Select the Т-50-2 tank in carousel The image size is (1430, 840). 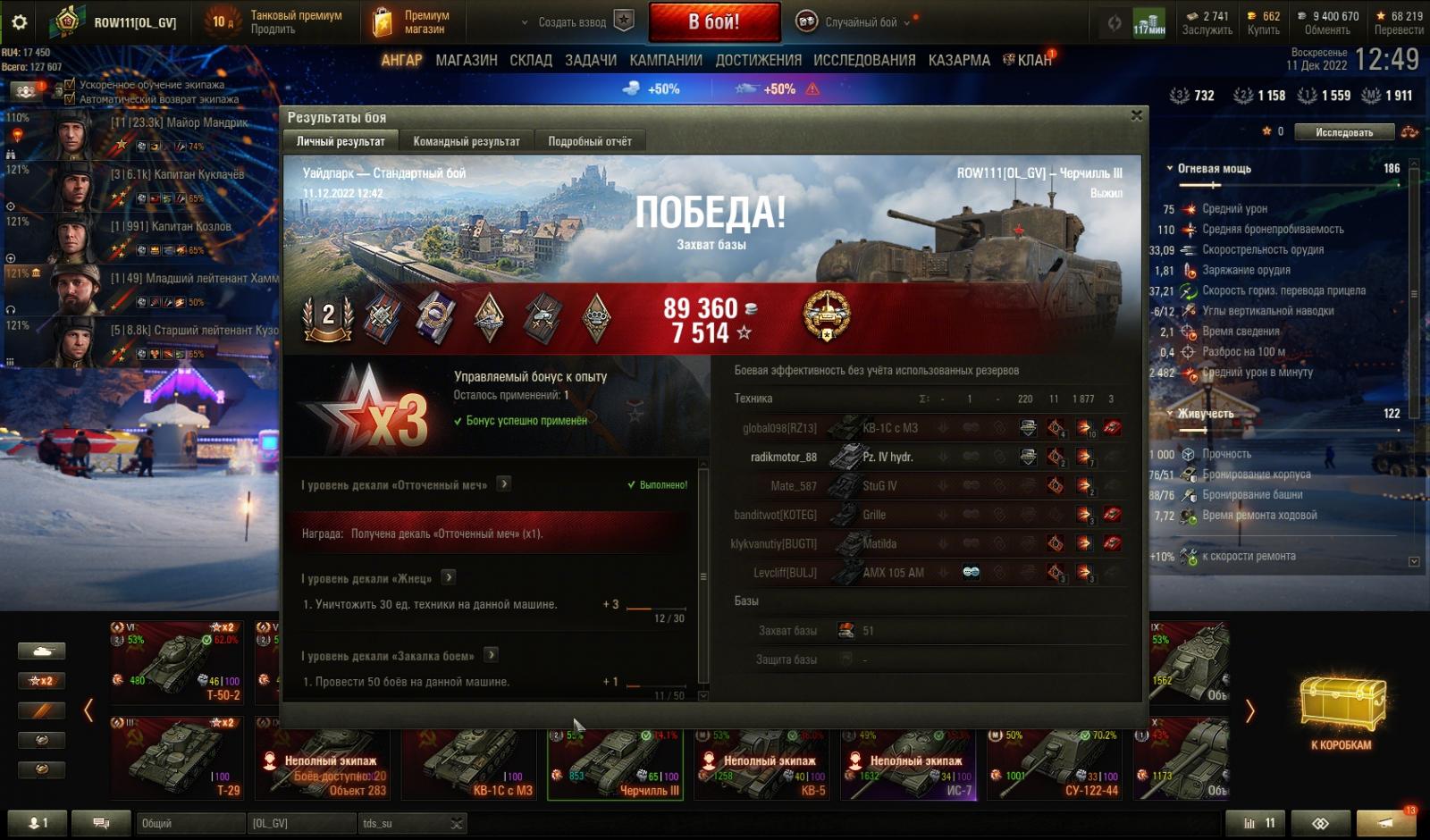pos(176,662)
